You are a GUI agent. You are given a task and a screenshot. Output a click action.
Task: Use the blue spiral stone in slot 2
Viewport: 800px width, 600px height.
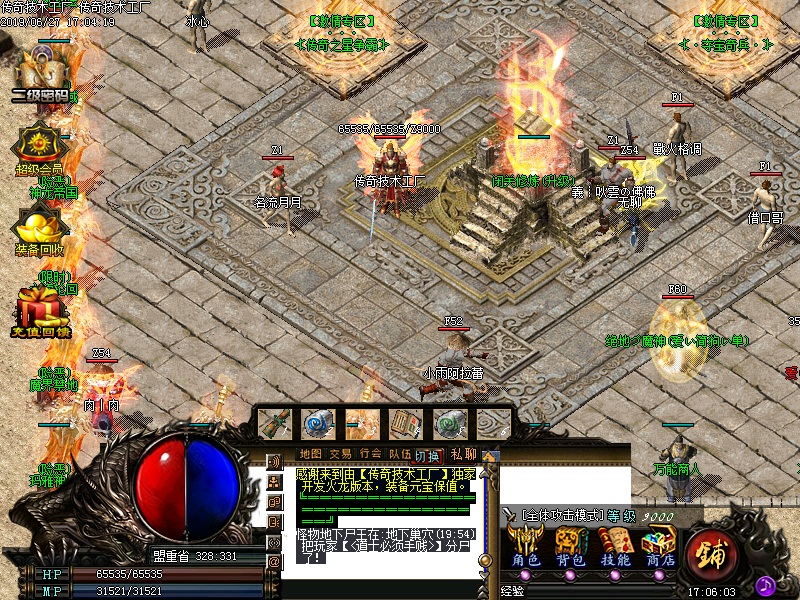(319, 424)
